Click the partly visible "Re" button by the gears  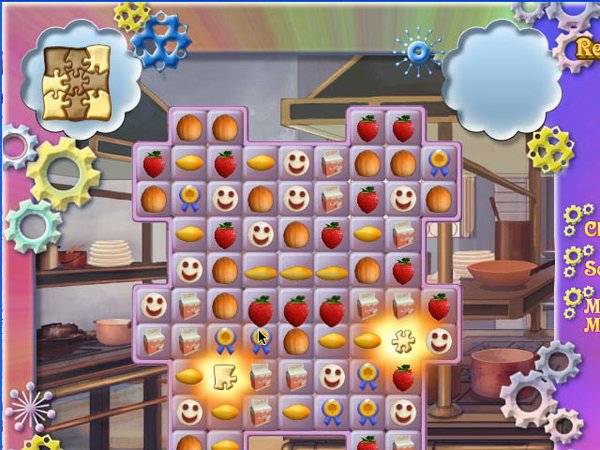coord(584,47)
